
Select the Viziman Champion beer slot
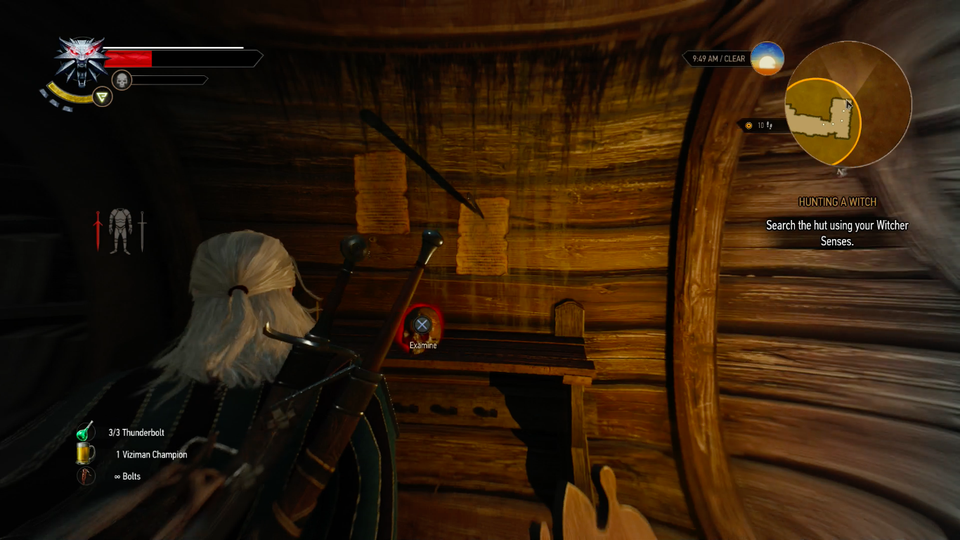coord(86,454)
